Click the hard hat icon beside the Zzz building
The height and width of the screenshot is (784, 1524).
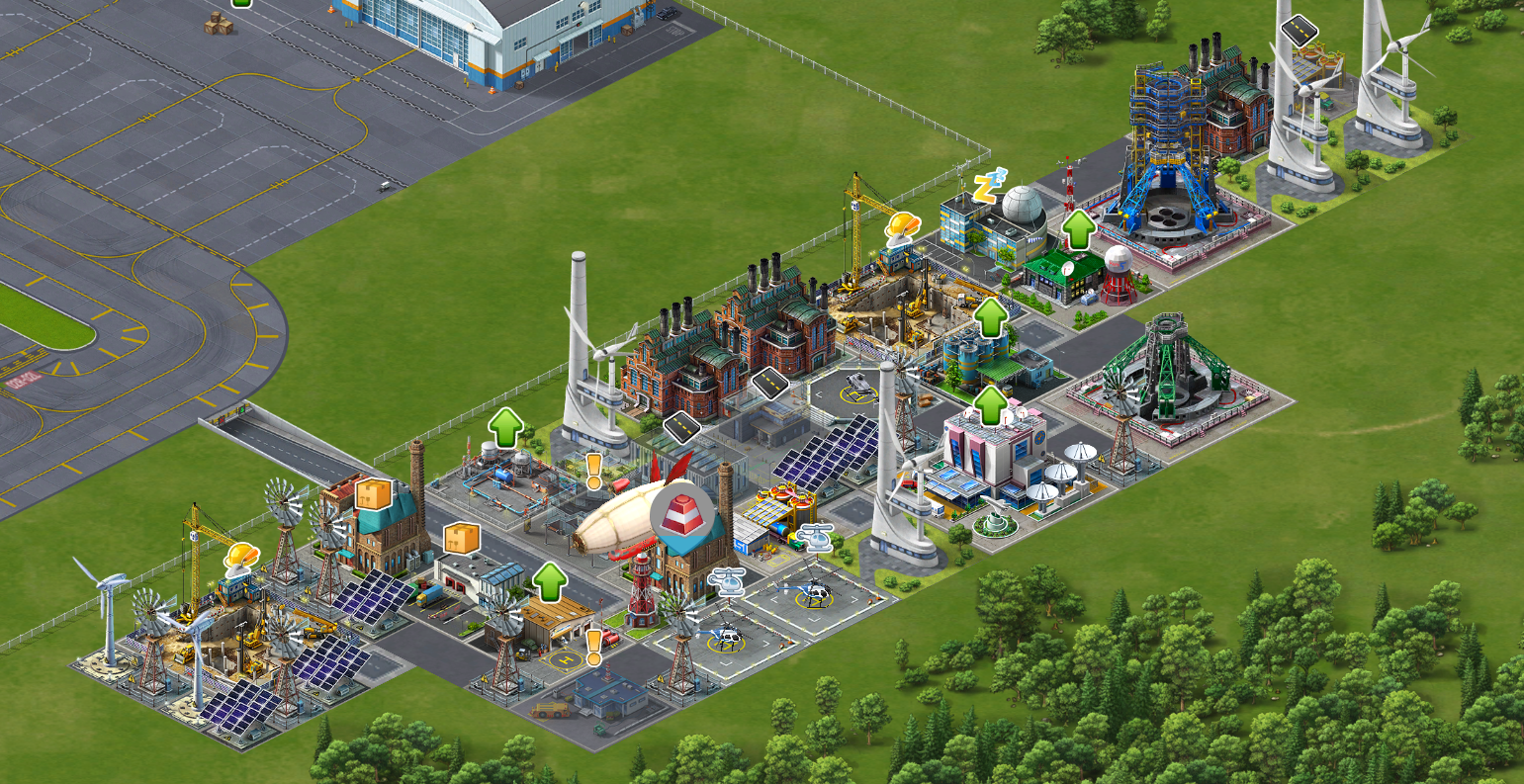901,226
